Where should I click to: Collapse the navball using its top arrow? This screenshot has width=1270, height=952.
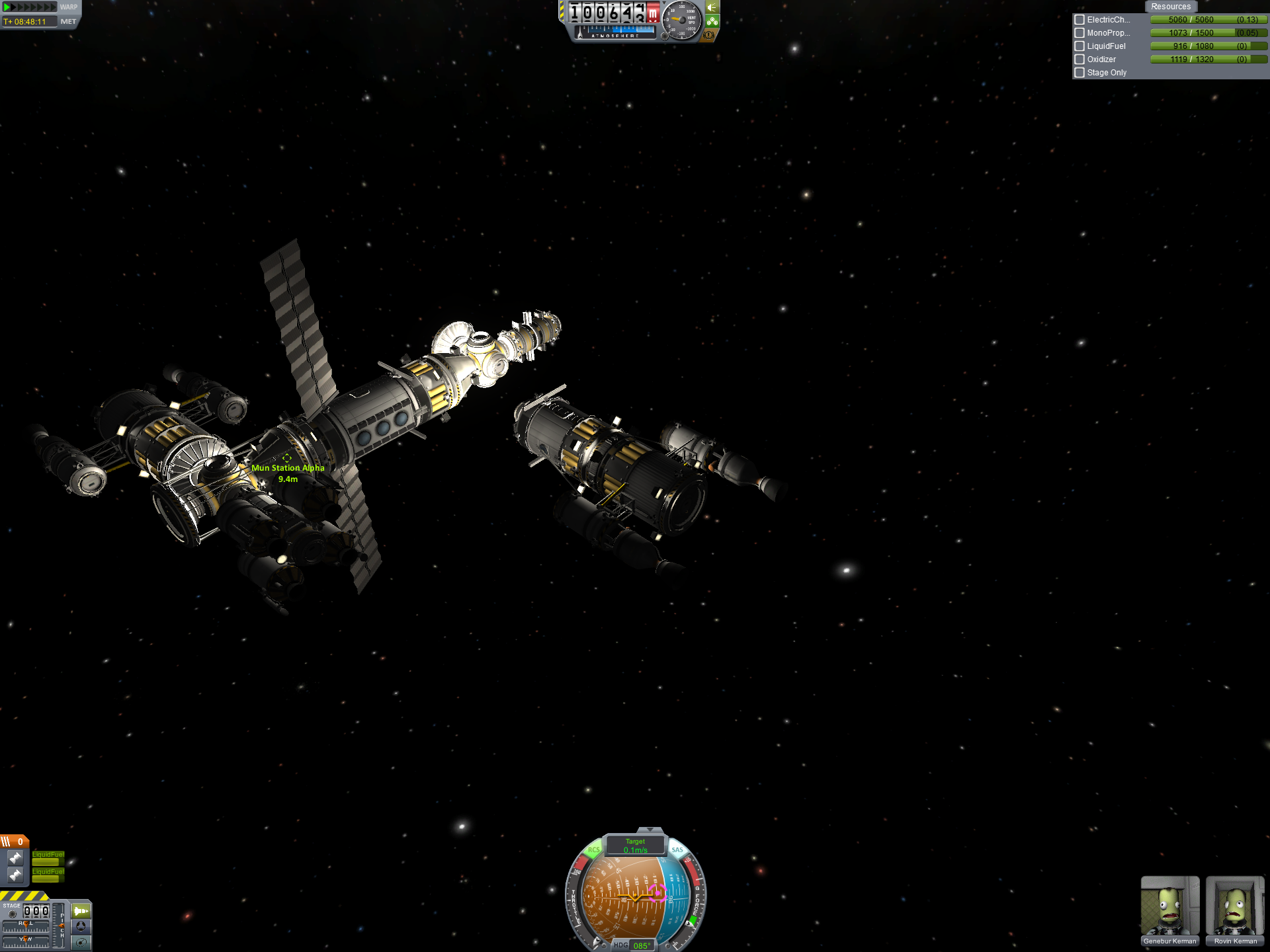650,830
